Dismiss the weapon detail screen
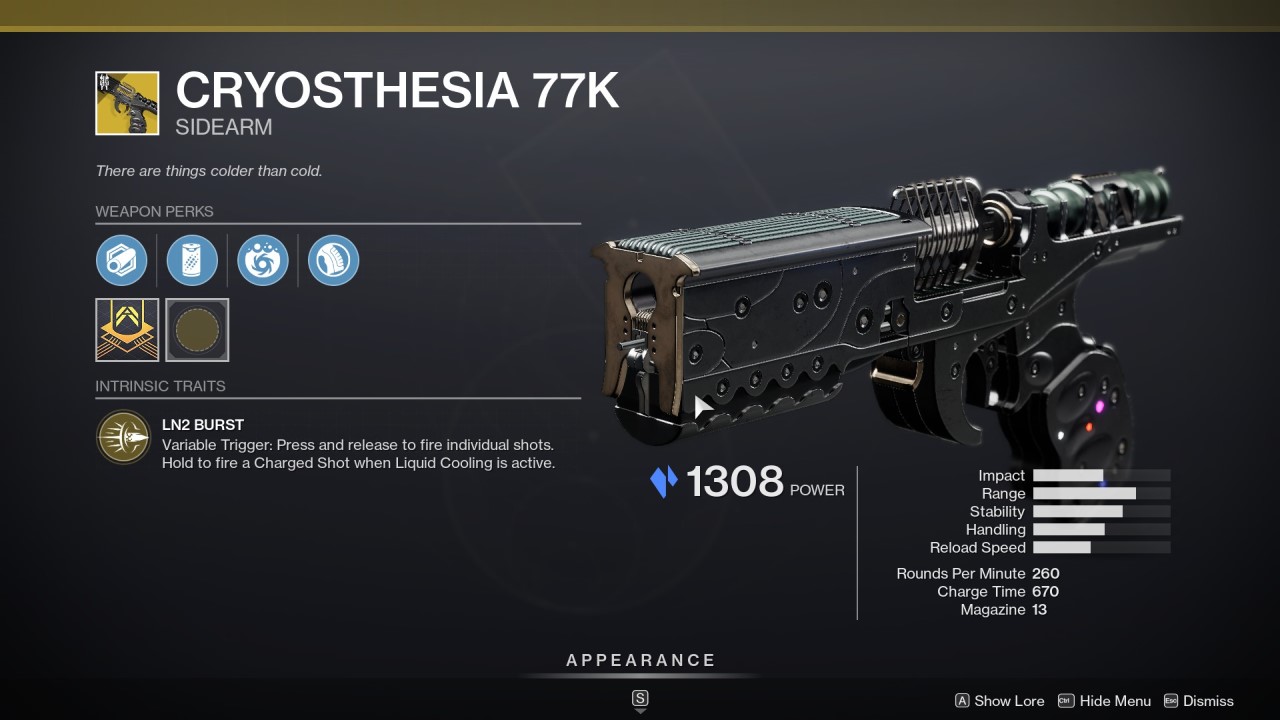 click(1209, 701)
